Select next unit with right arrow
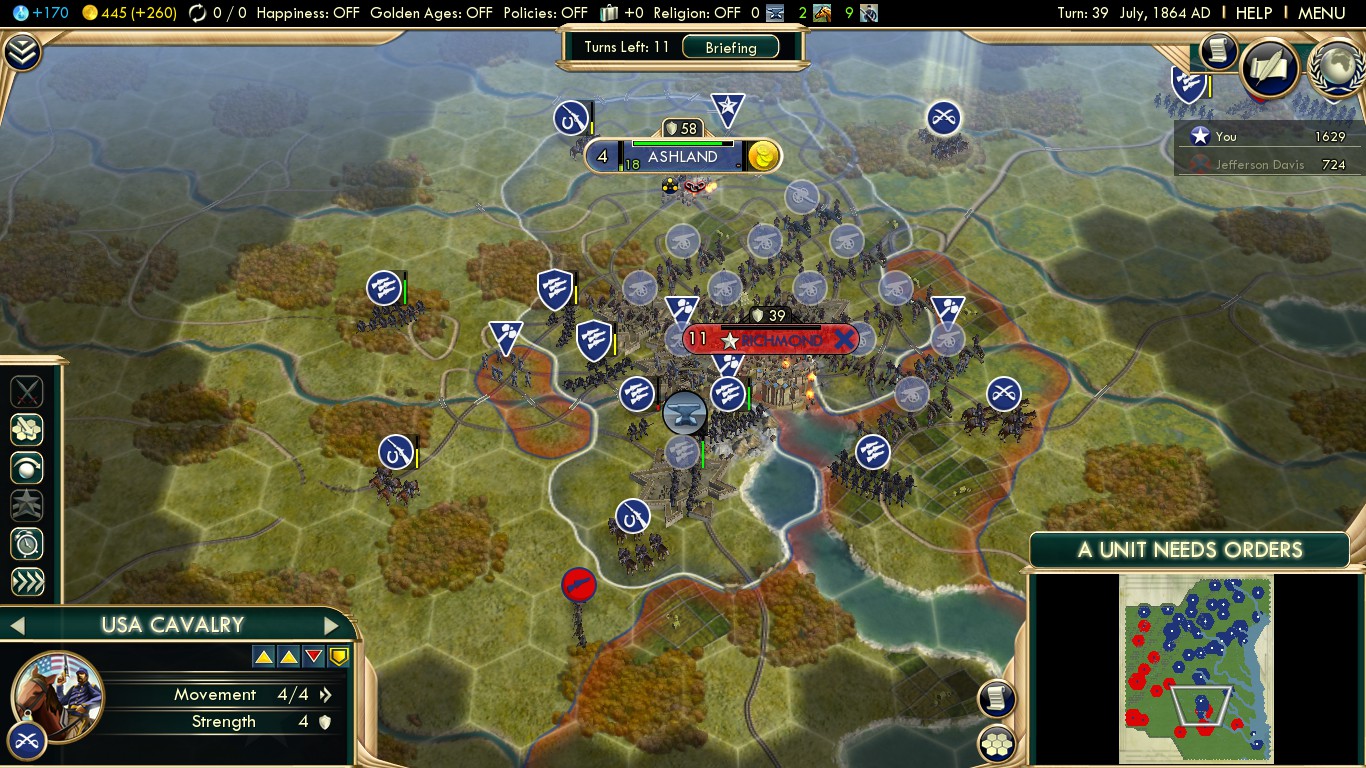Viewport: 1366px width, 768px height. click(331, 626)
